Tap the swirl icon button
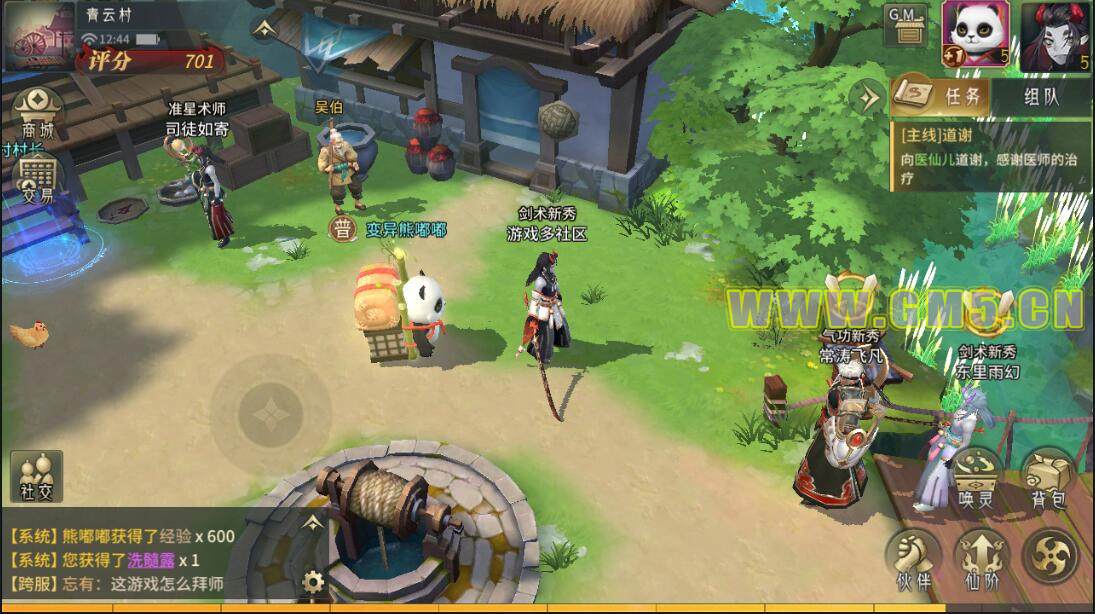This screenshot has height=614, width=1095. tap(1051, 556)
